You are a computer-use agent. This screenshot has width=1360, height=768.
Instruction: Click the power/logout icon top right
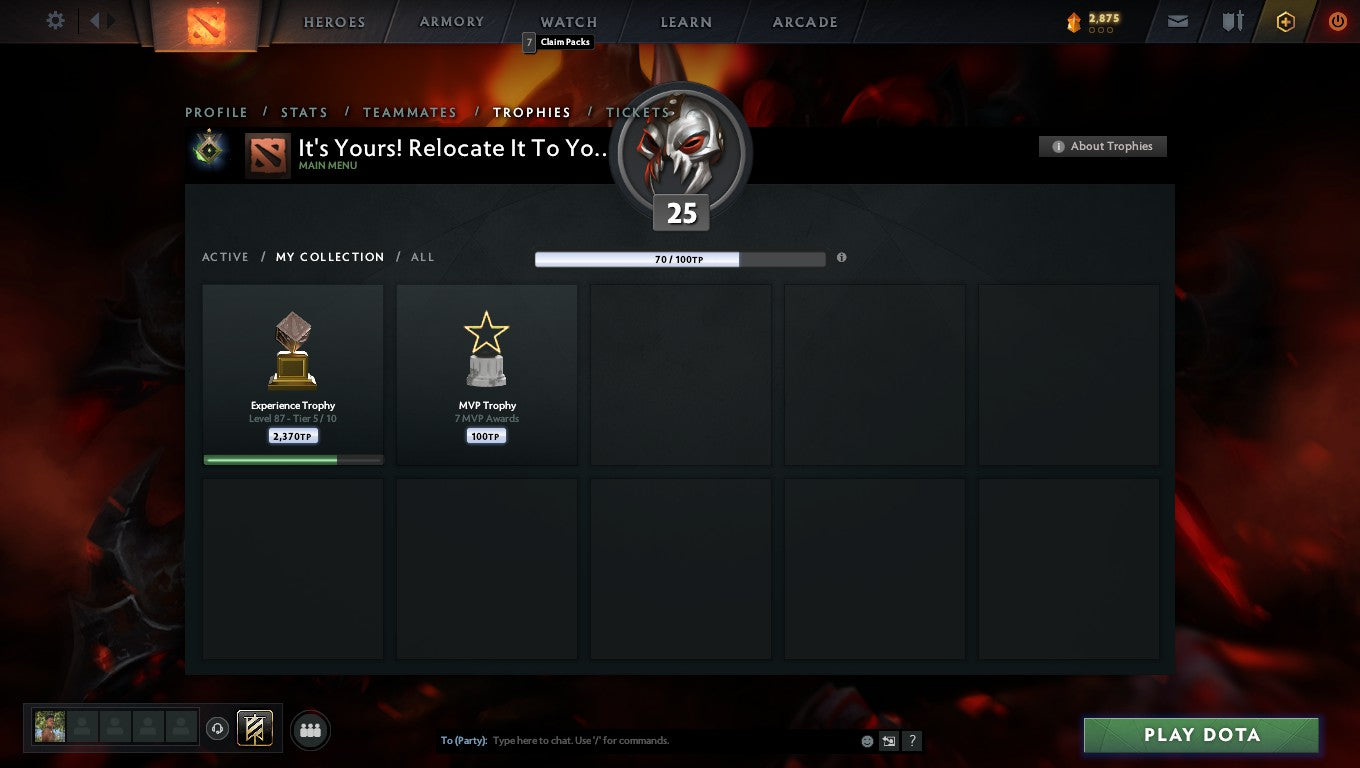(x=1338, y=21)
